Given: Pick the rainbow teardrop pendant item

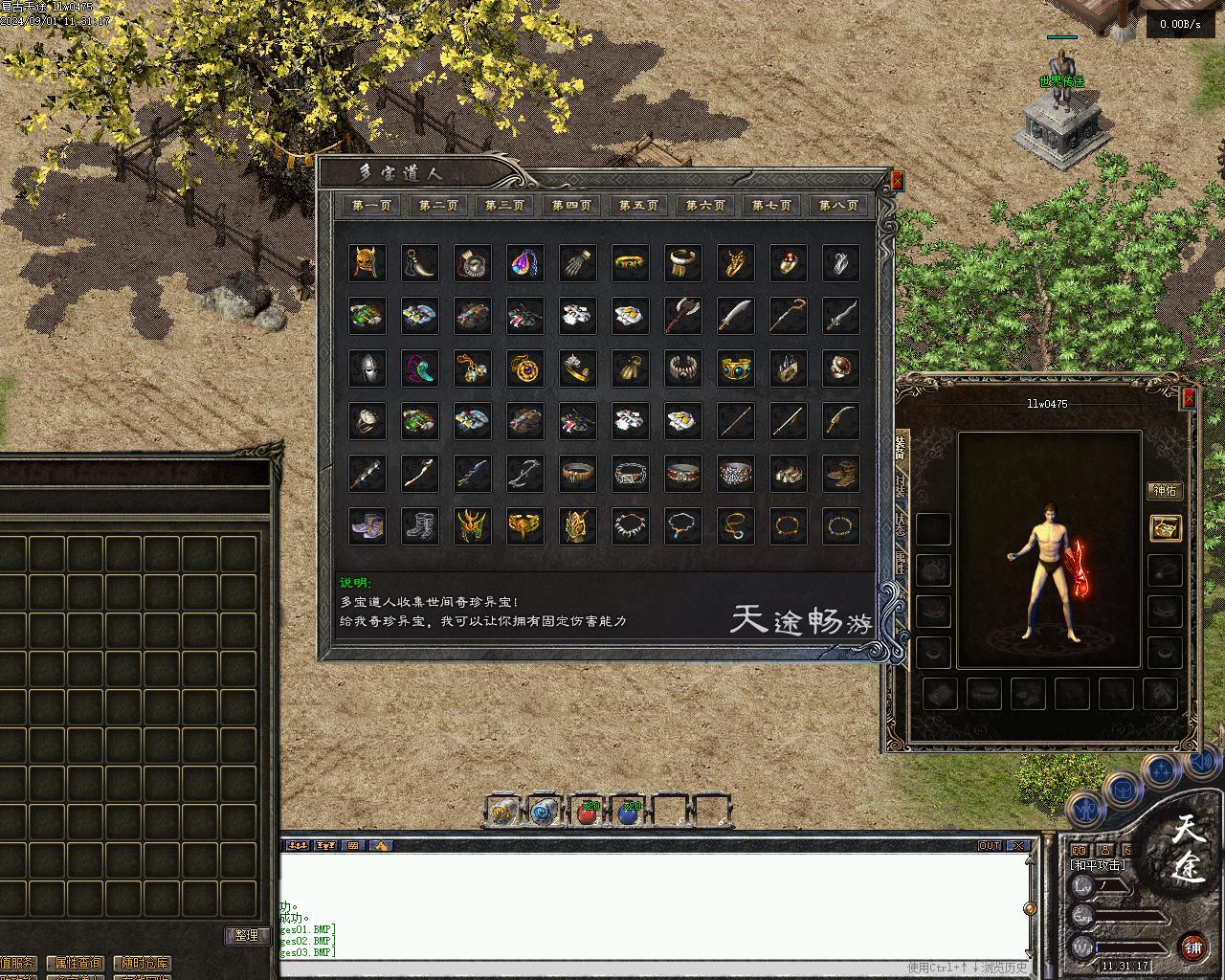Looking at the screenshot, I should point(525,262).
